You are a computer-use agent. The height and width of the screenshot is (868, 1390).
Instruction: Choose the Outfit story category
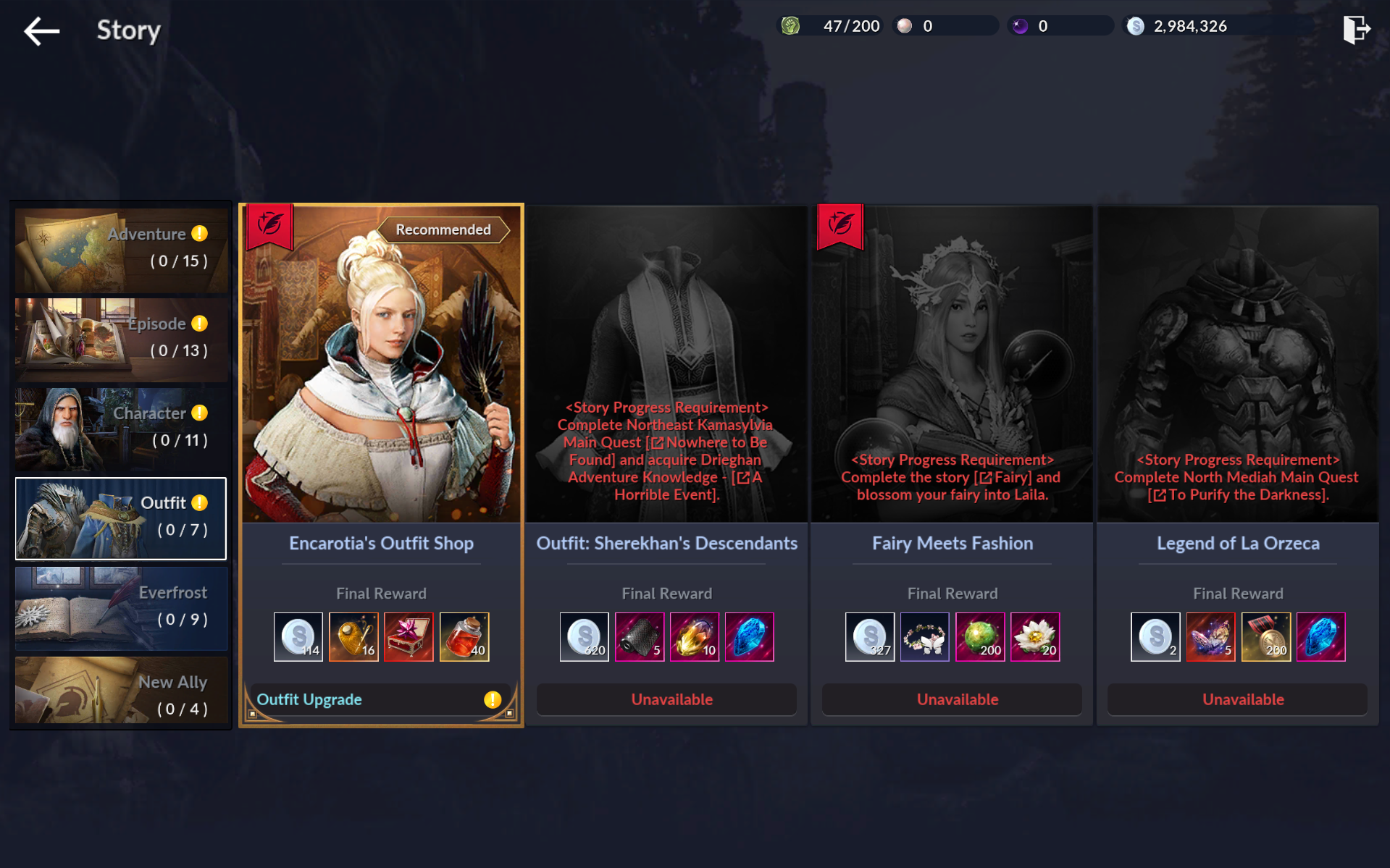[x=121, y=518]
